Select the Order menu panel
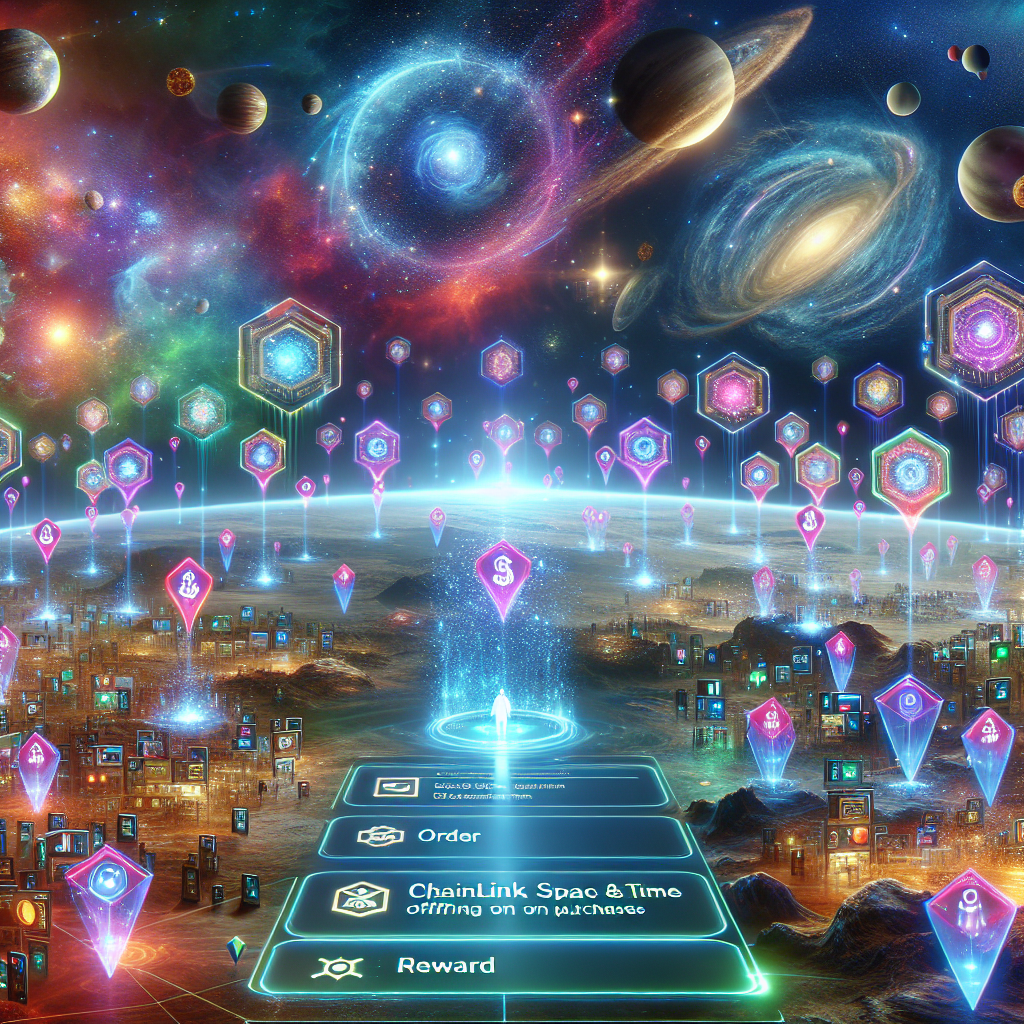The width and height of the screenshot is (1024, 1024). pyautogui.click(x=505, y=836)
